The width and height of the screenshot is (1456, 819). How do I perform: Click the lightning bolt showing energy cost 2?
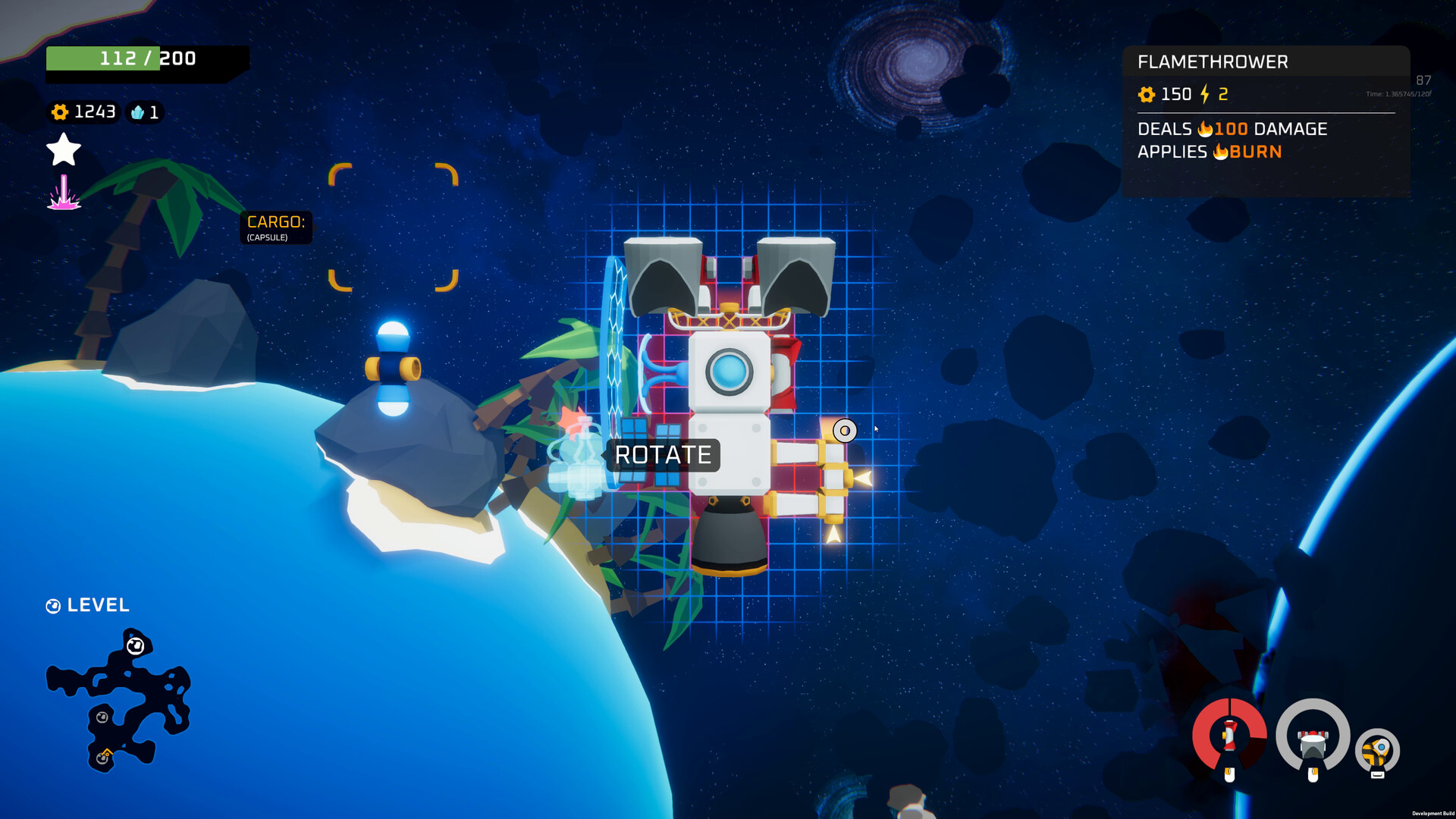tap(1206, 94)
